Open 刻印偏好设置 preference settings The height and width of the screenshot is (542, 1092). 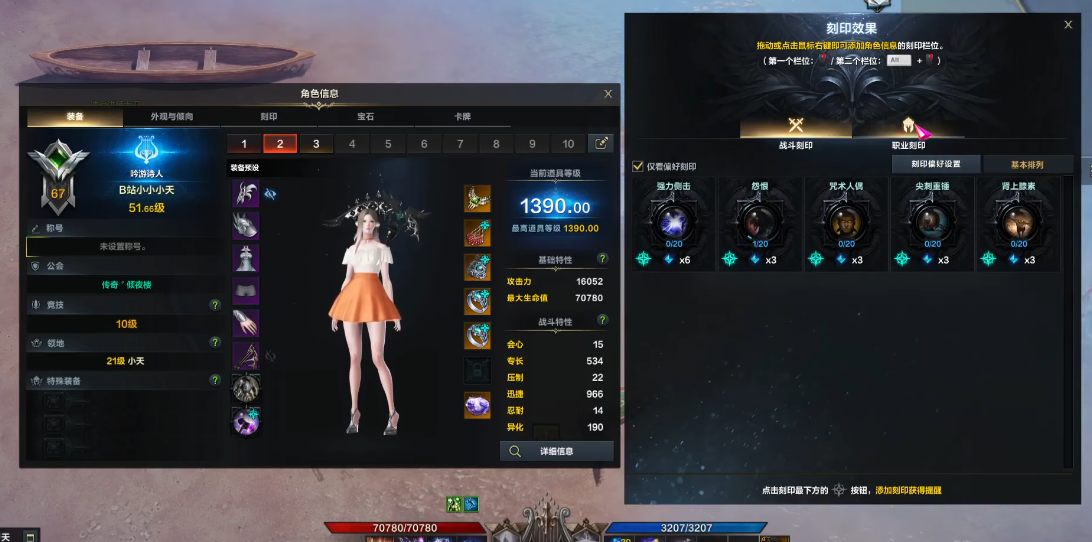936,164
